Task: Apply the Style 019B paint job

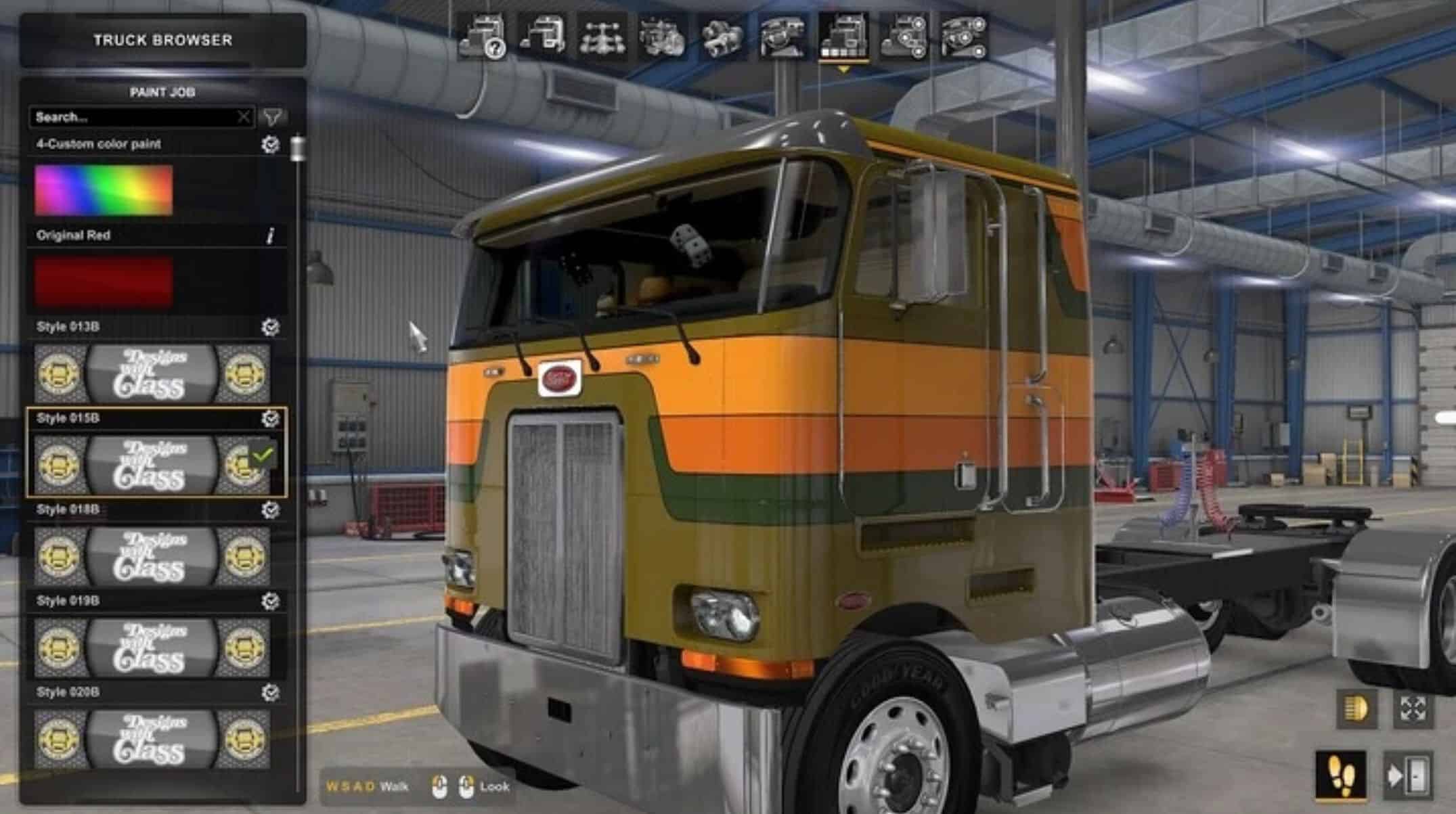Action: [x=152, y=648]
